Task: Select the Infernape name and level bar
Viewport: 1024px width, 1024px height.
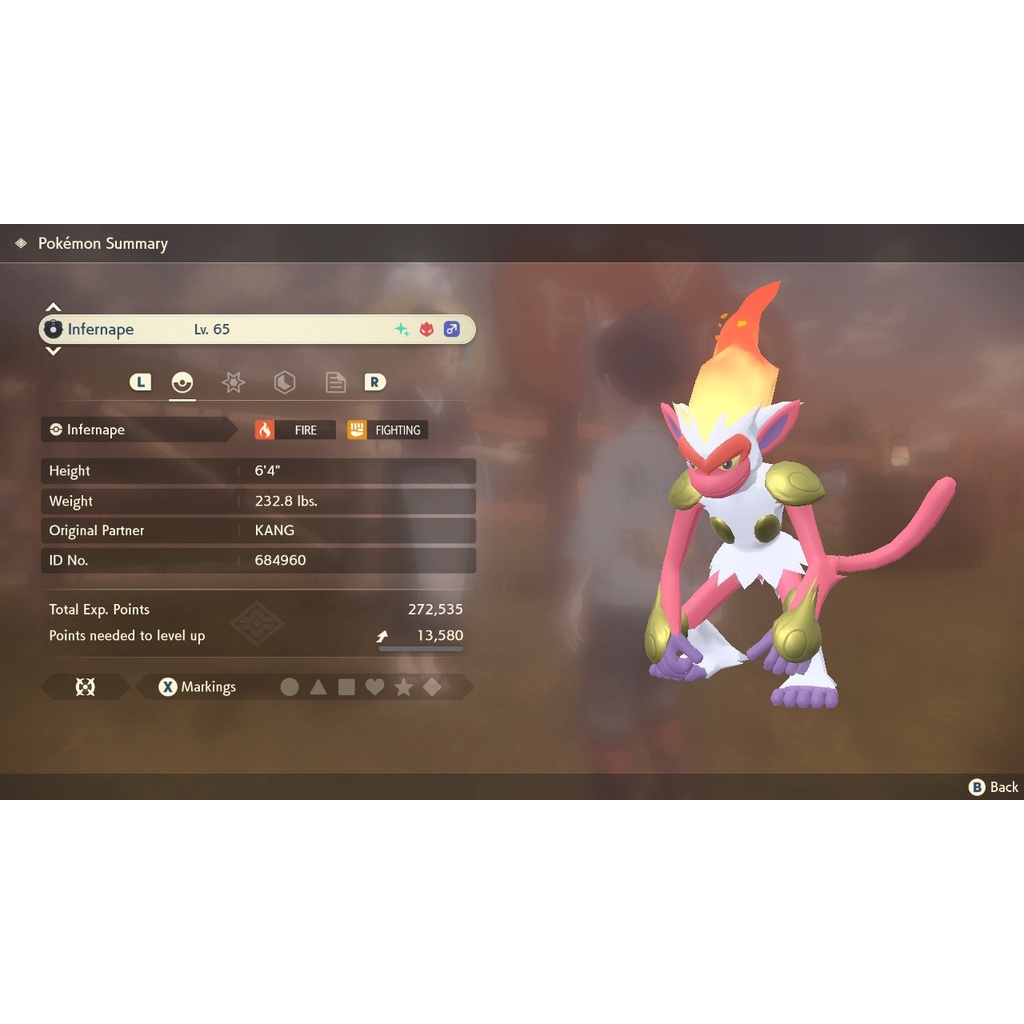Action: [257, 329]
